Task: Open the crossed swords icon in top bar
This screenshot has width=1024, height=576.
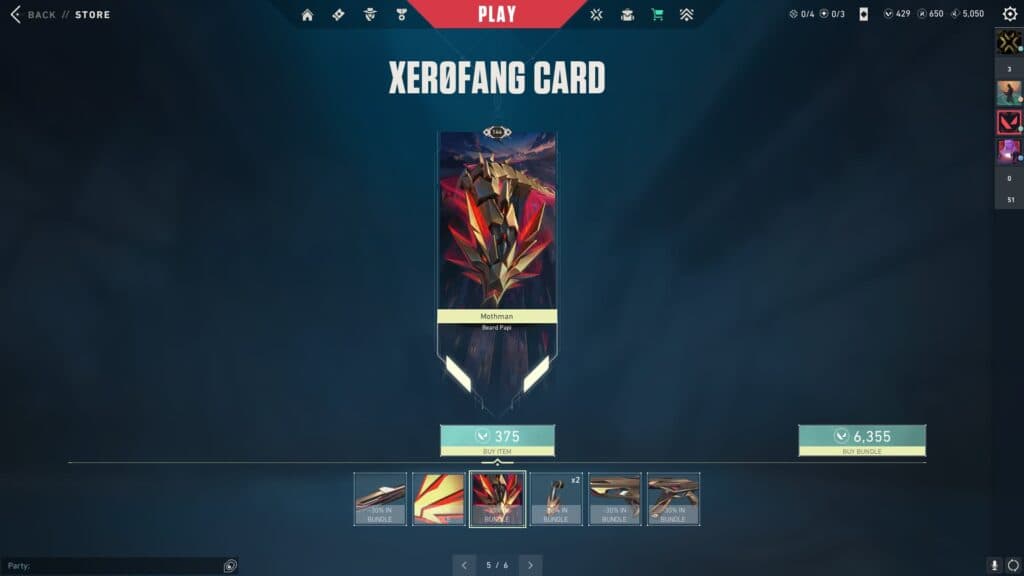Action: tap(597, 15)
